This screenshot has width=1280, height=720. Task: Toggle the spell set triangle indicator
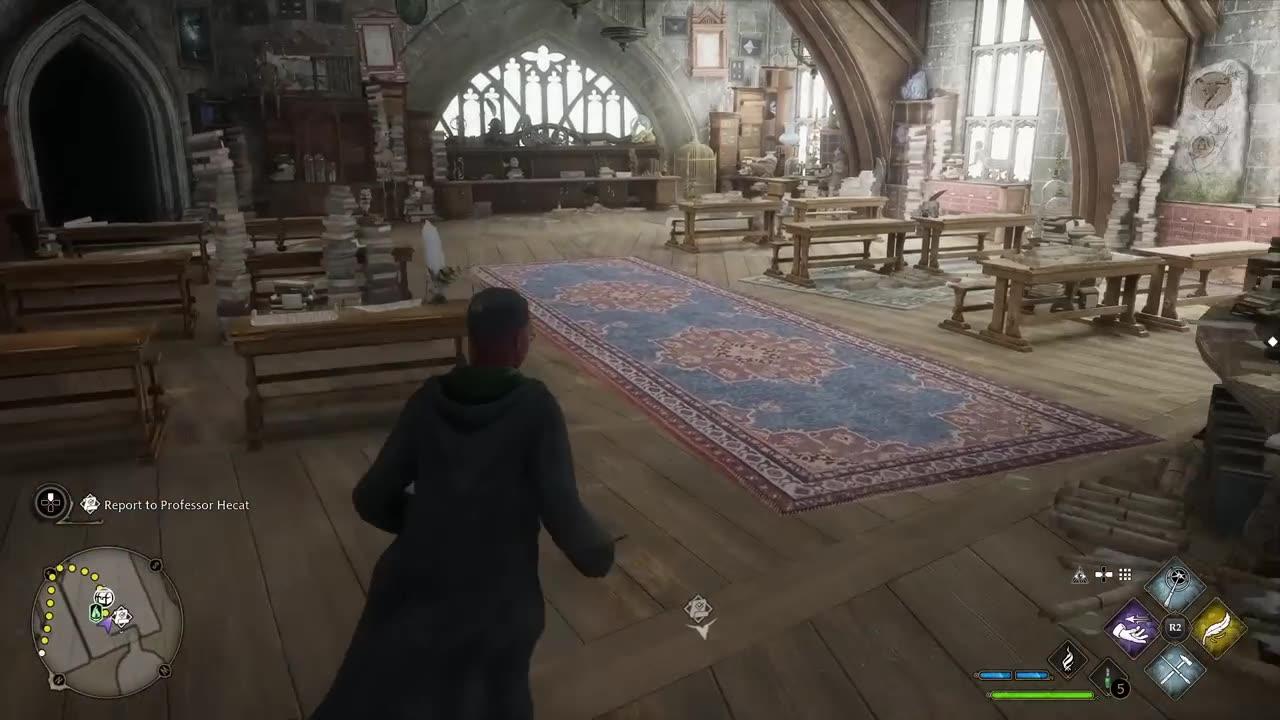tap(1079, 575)
